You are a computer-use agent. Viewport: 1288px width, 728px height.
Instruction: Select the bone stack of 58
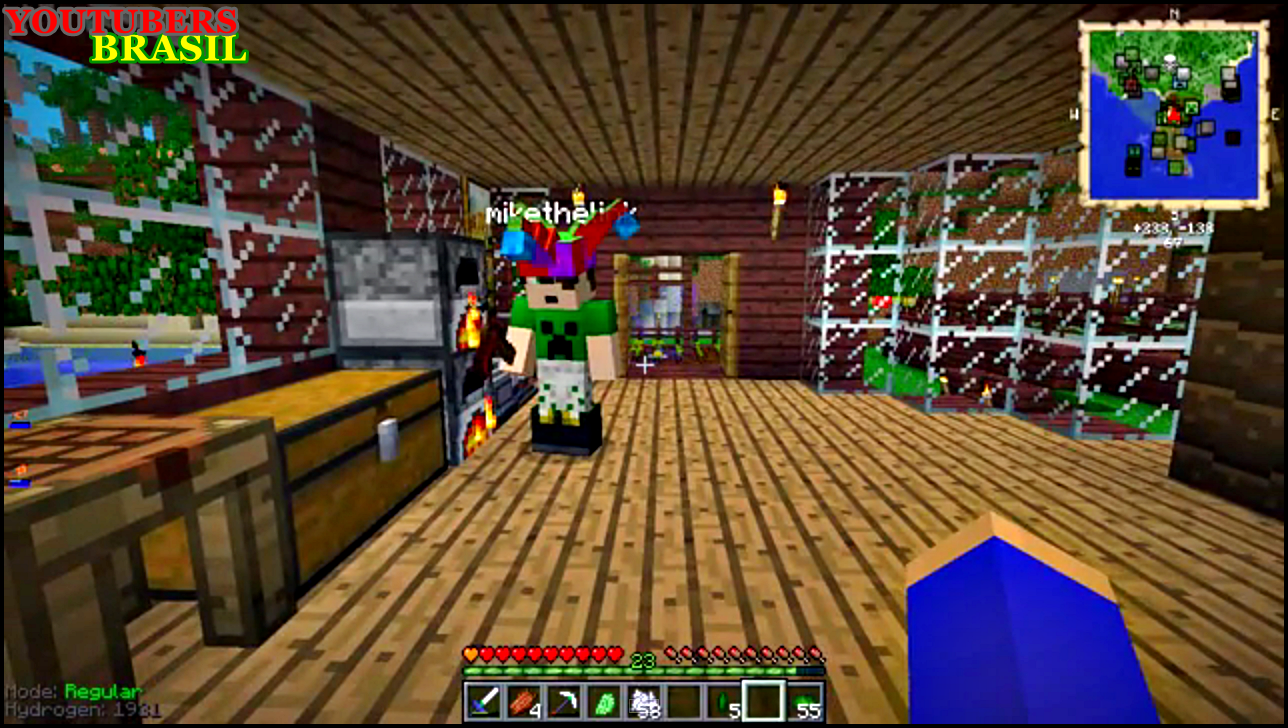644,700
